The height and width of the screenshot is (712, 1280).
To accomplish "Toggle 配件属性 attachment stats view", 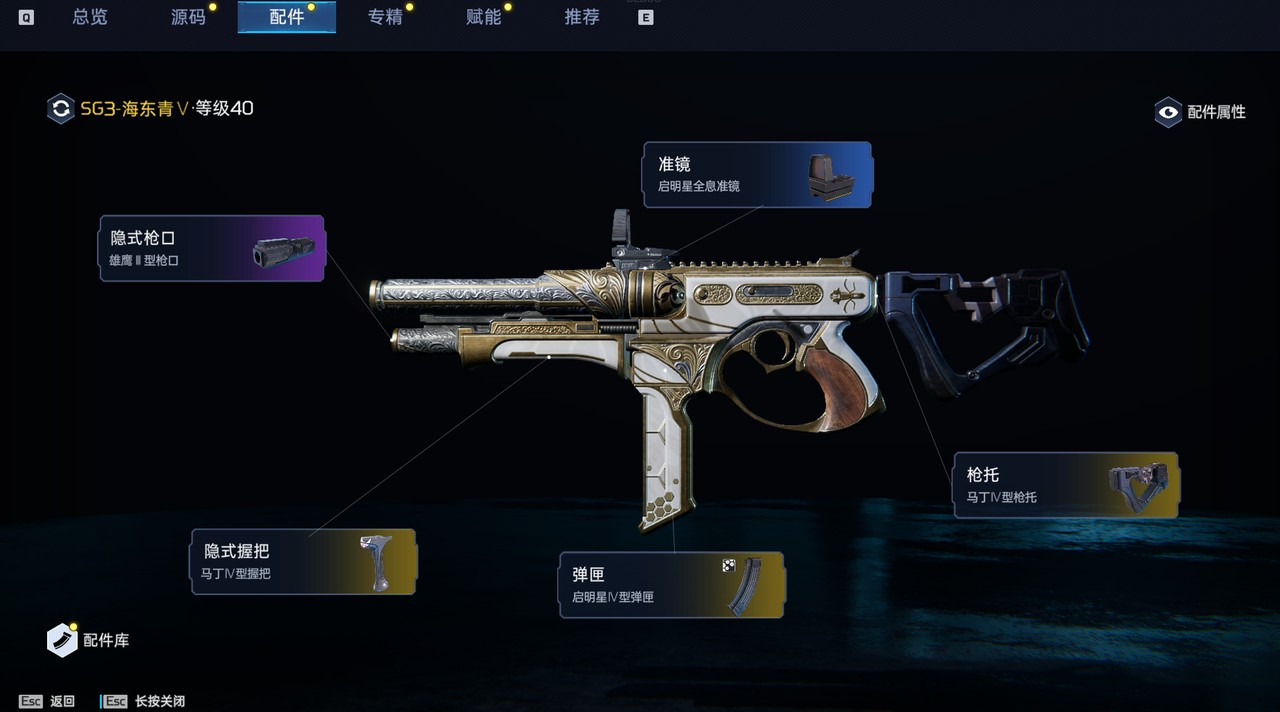I will [1201, 112].
